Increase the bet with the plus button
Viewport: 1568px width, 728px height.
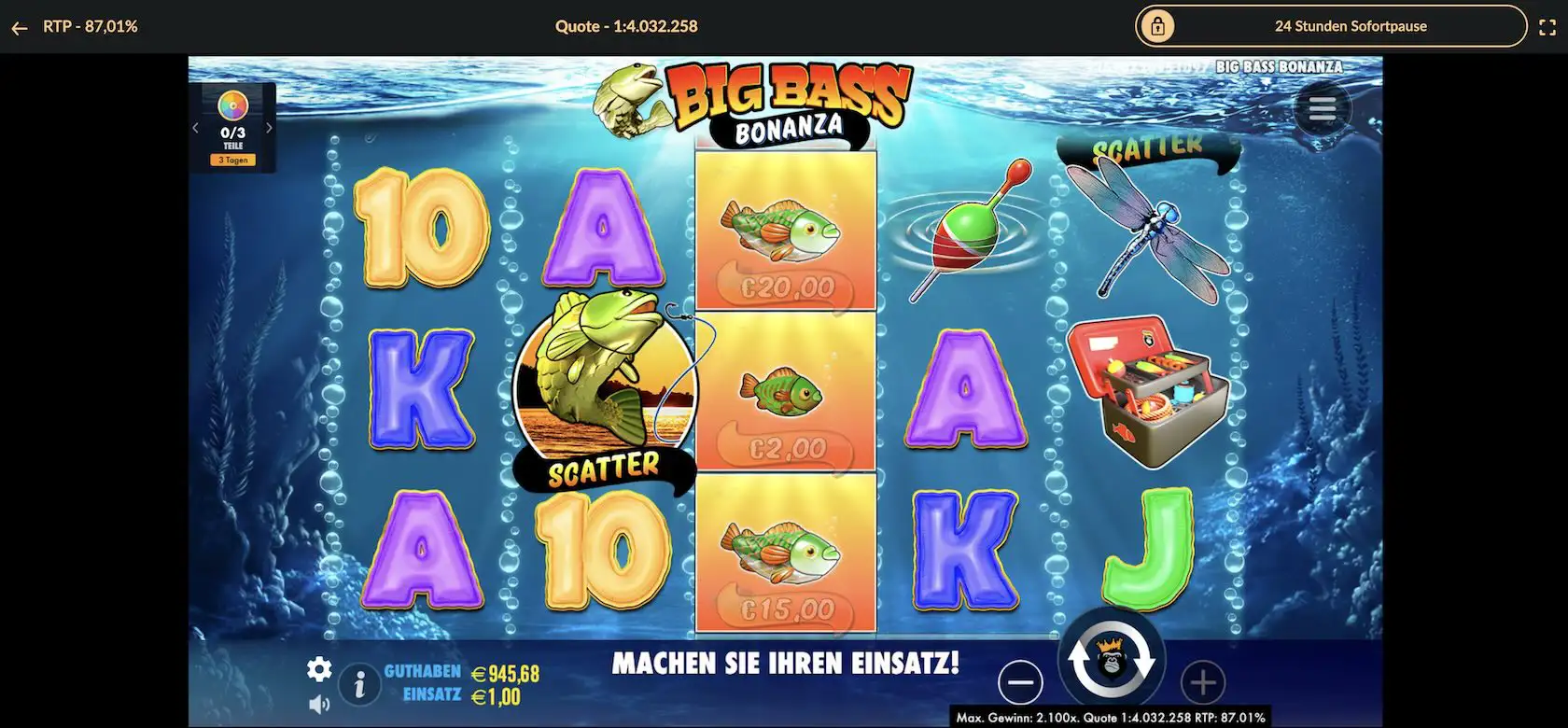[1204, 683]
